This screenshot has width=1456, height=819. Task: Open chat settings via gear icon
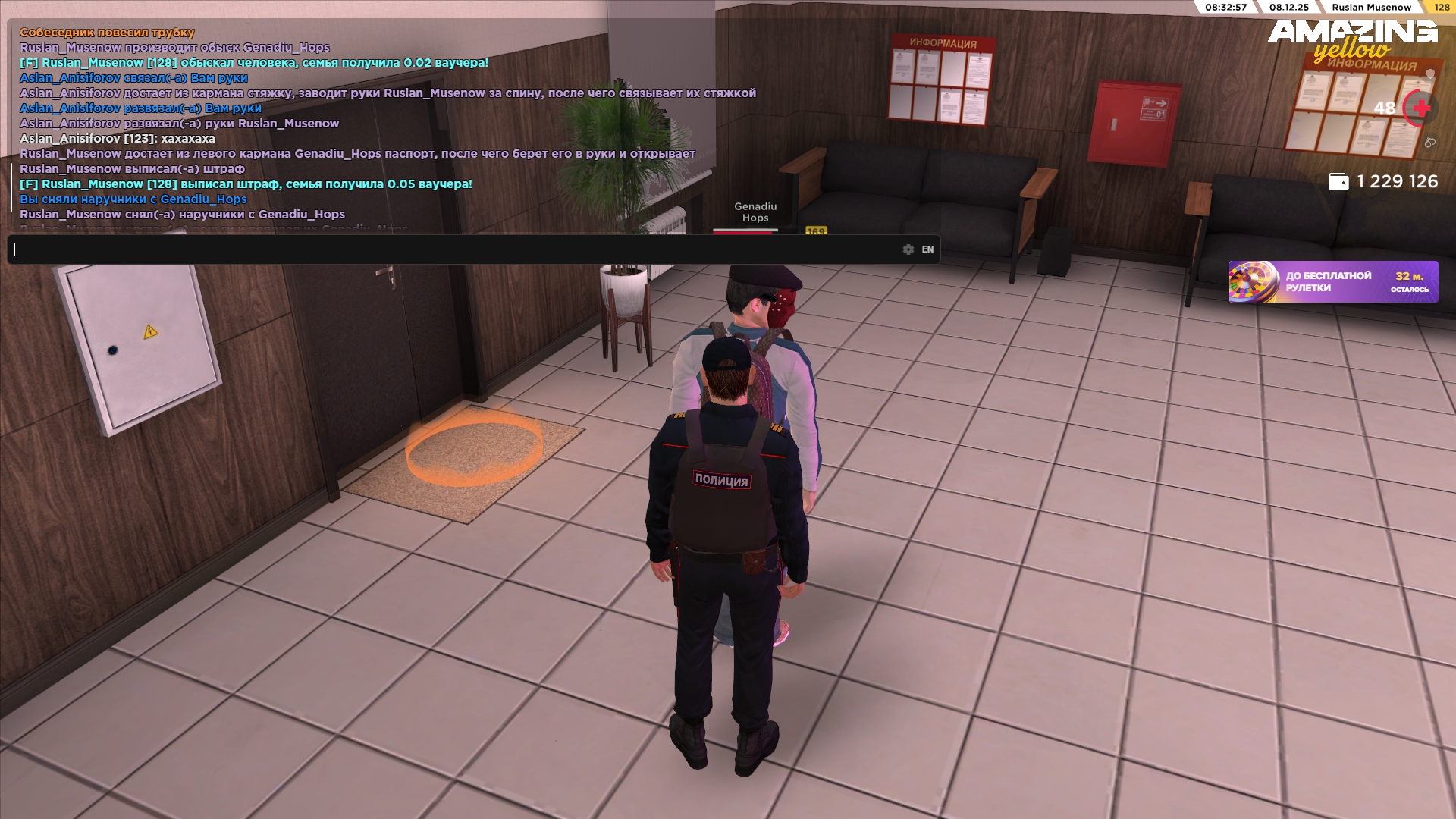(x=908, y=249)
